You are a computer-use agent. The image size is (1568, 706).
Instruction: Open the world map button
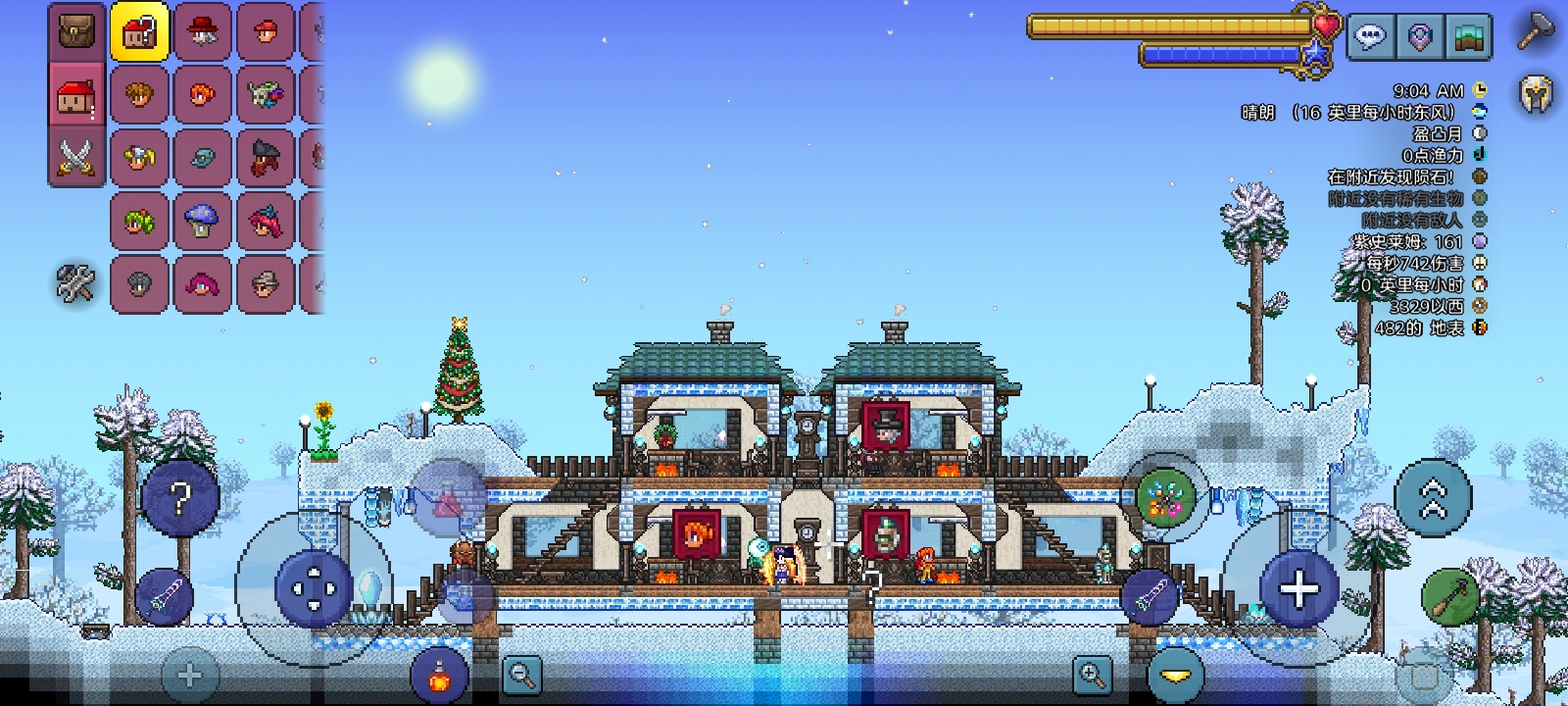[x=1468, y=37]
